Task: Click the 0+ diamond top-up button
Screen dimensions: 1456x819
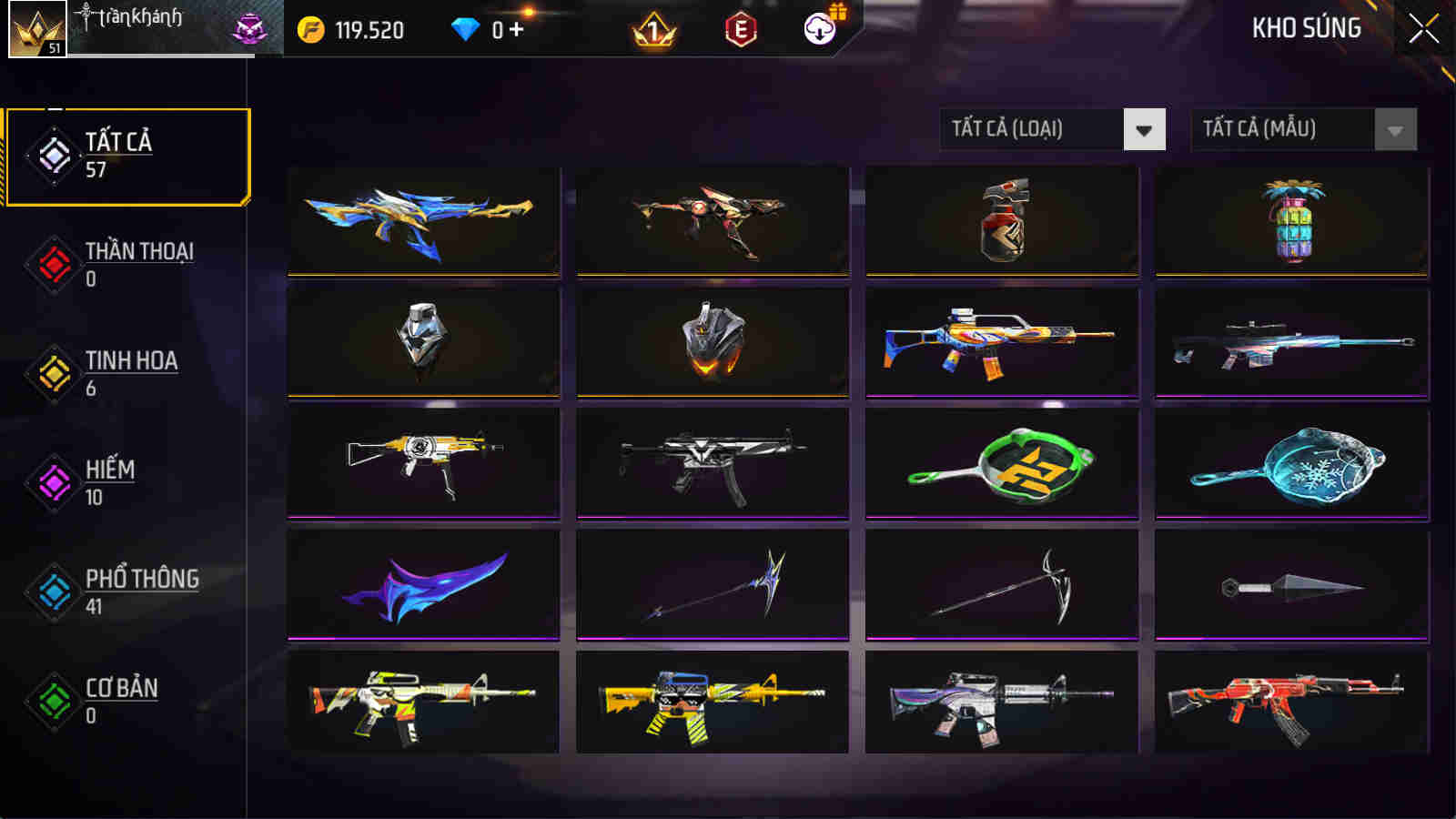Action: pyautogui.click(x=505, y=28)
